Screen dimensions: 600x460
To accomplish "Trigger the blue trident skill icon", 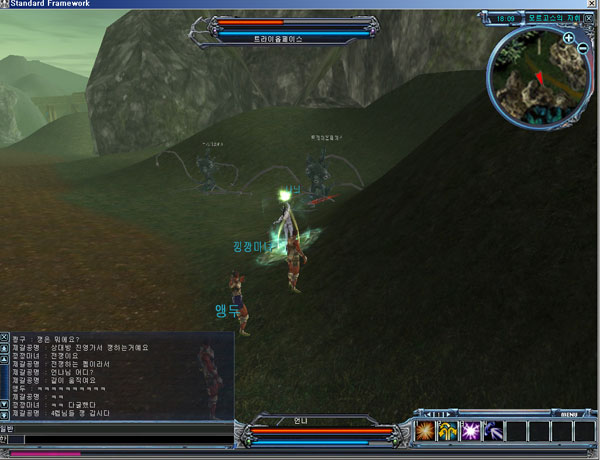I will (491, 431).
